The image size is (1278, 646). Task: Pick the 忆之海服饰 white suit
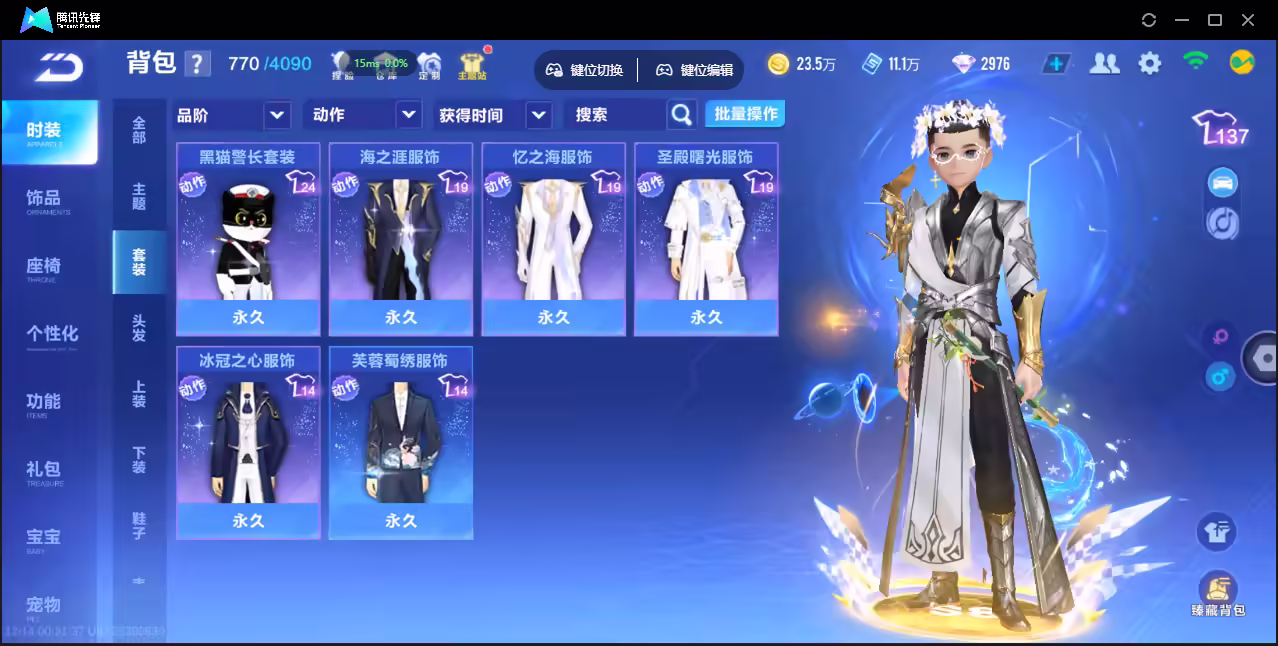click(x=553, y=238)
